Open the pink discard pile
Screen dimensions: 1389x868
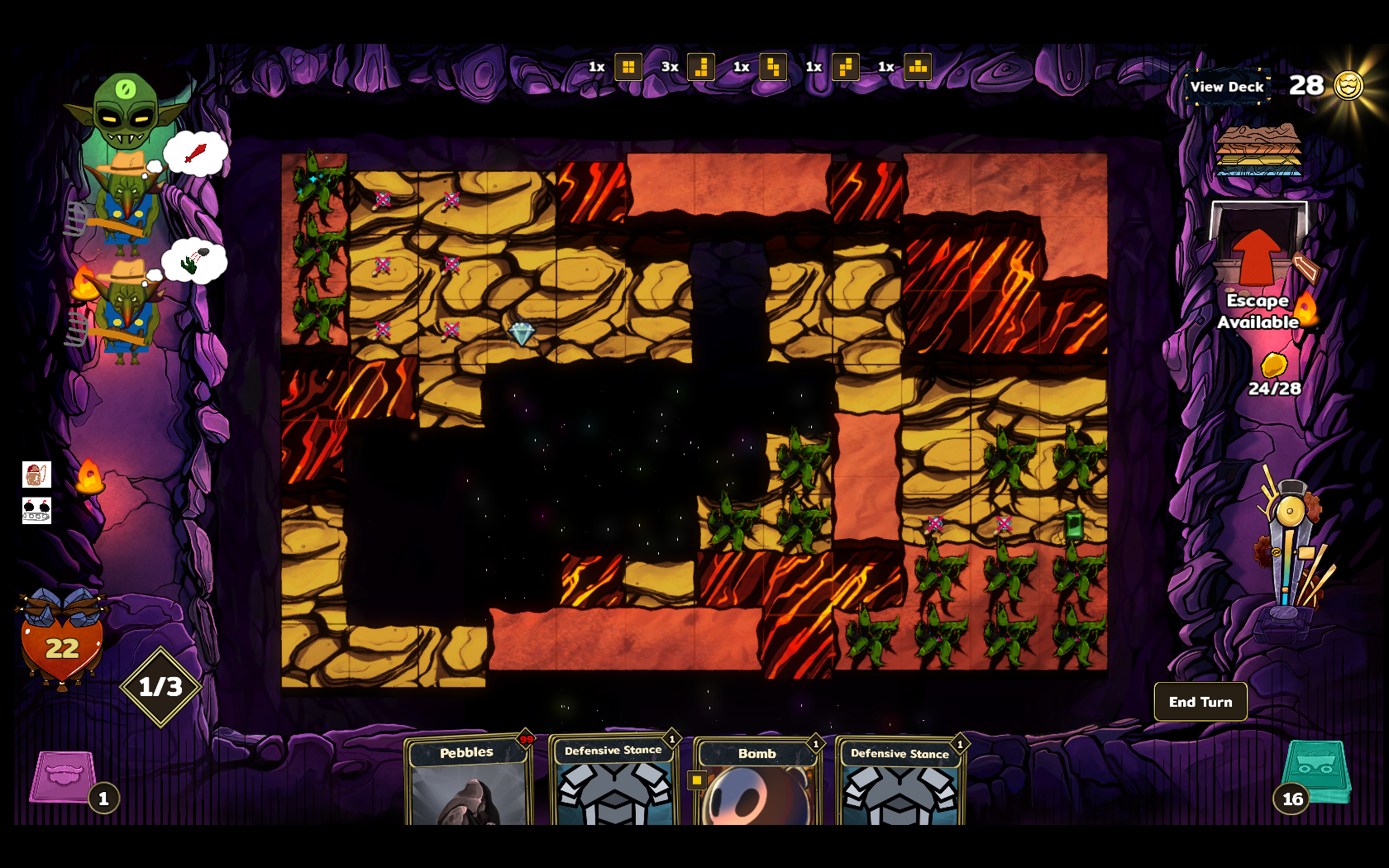click(x=64, y=775)
